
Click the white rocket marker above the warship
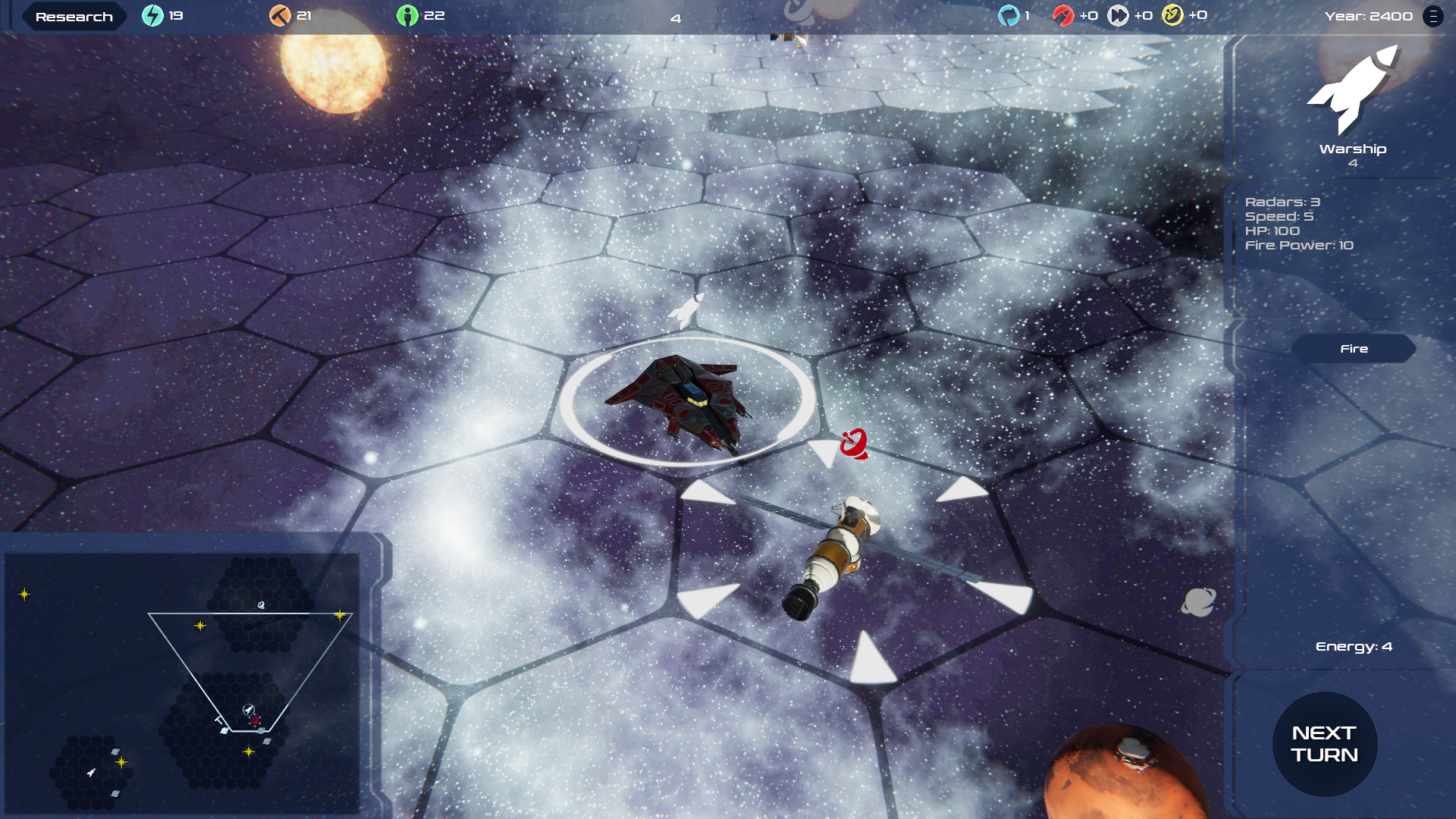tap(686, 310)
